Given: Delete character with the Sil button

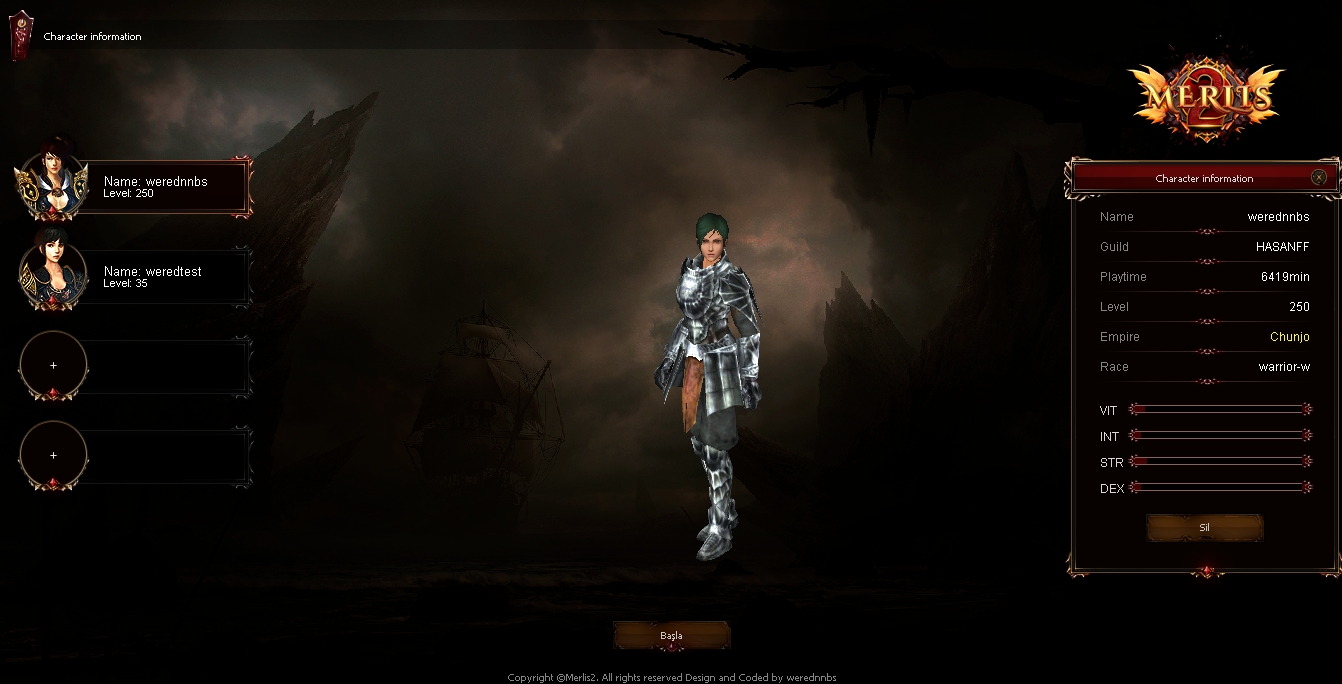Looking at the screenshot, I should (x=1204, y=528).
